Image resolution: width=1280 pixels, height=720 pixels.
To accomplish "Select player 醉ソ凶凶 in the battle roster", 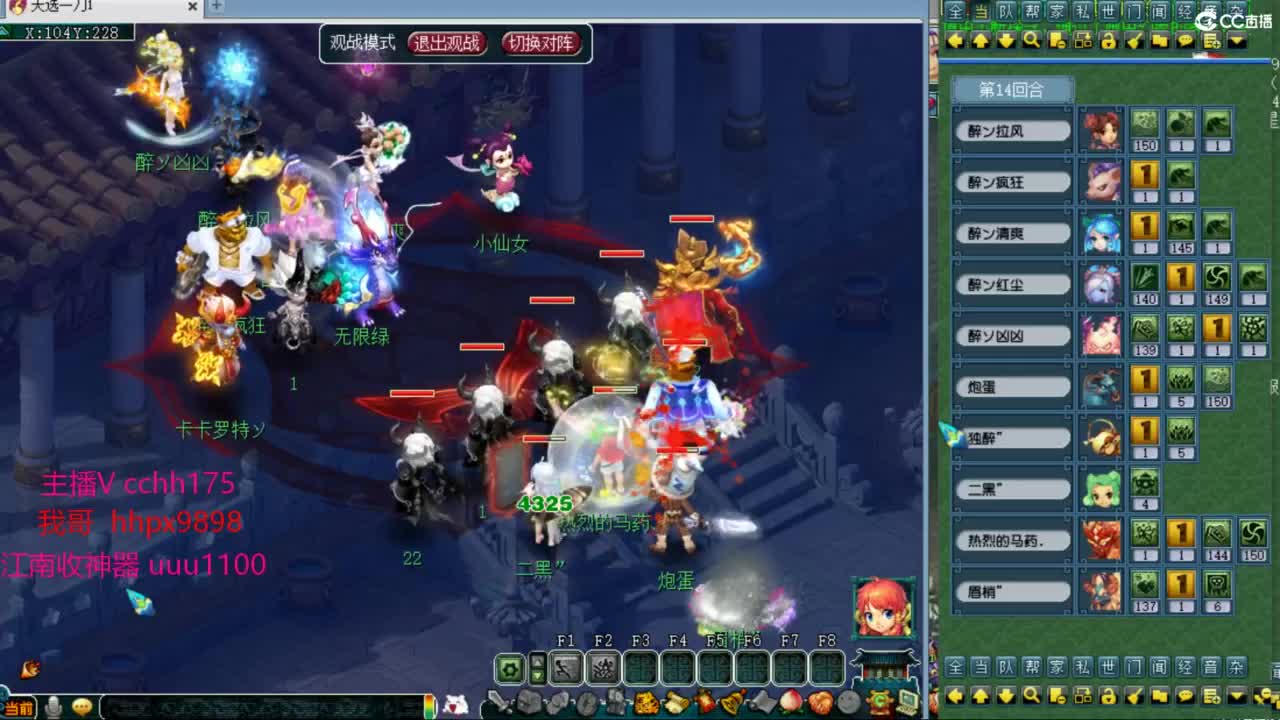I will pyautogui.click(x=1011, y=335).
